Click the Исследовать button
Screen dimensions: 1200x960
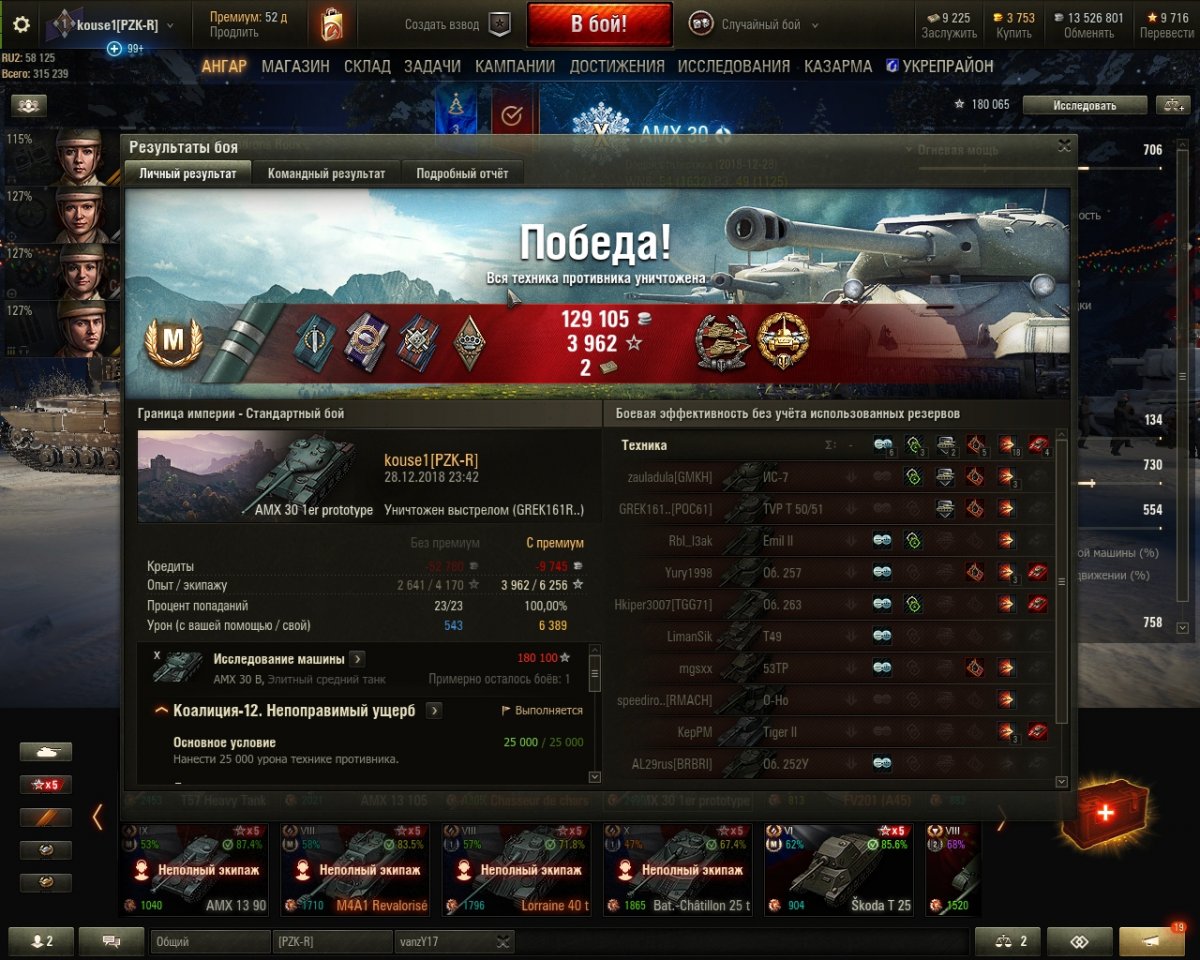point(1084,105)
